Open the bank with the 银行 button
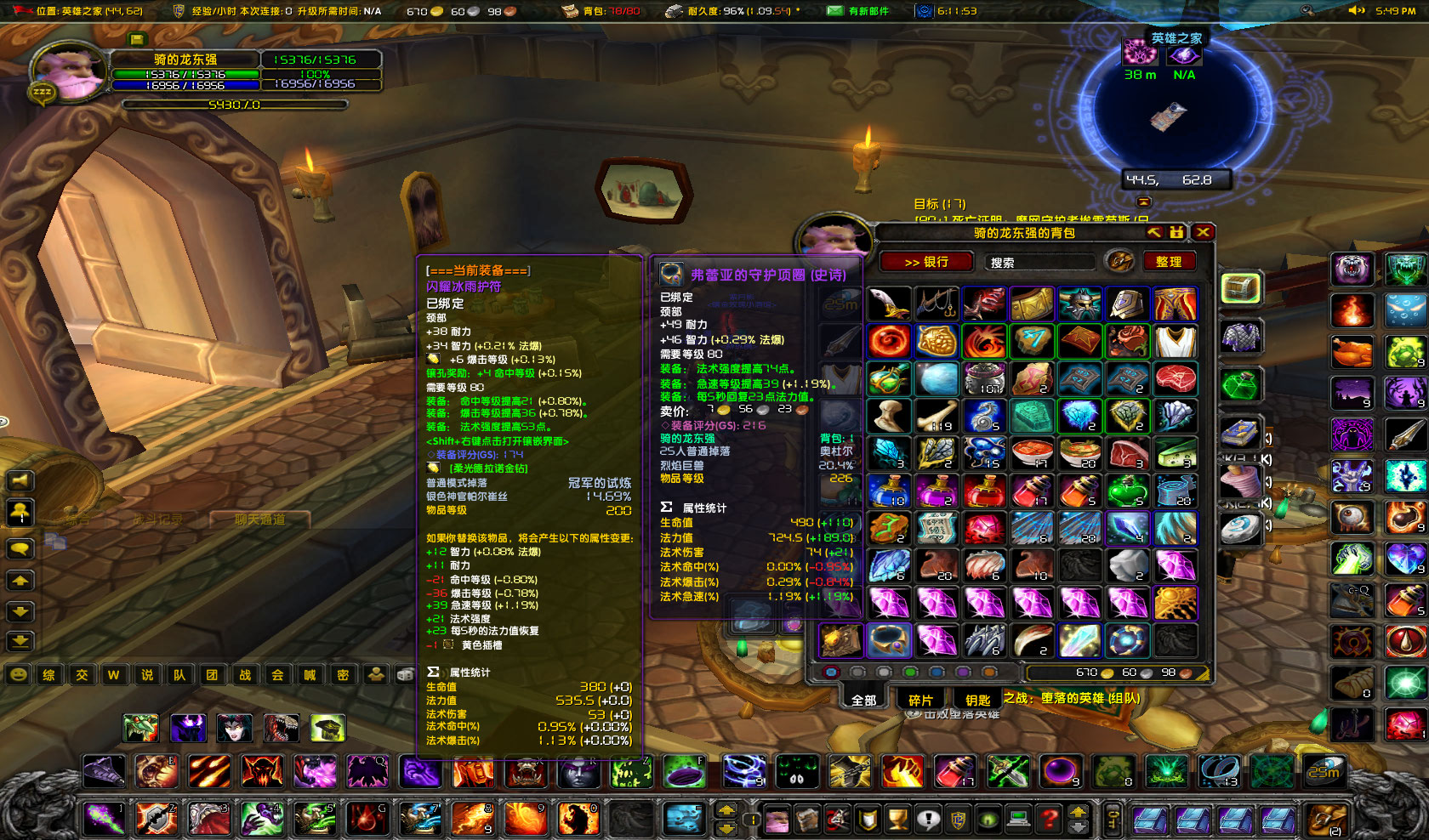The height and width of the screenshot is (840, 1429). [x=927, y=261]
